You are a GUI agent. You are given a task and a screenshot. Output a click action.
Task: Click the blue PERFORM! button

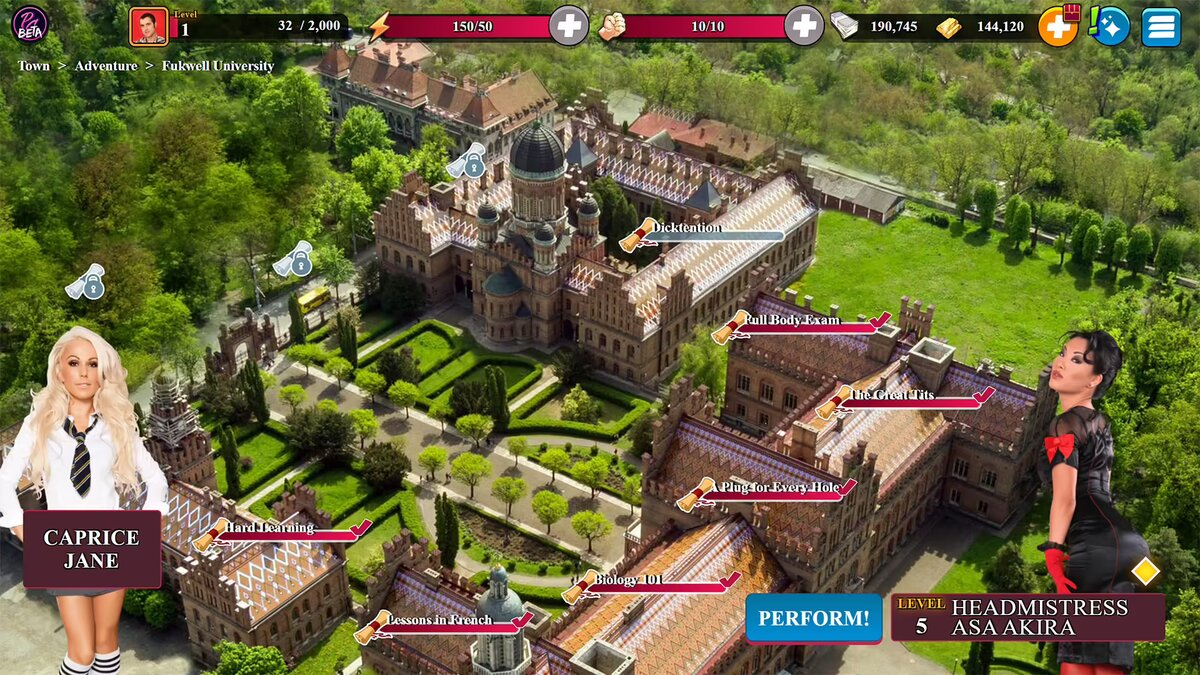click(x=813, y=618)
